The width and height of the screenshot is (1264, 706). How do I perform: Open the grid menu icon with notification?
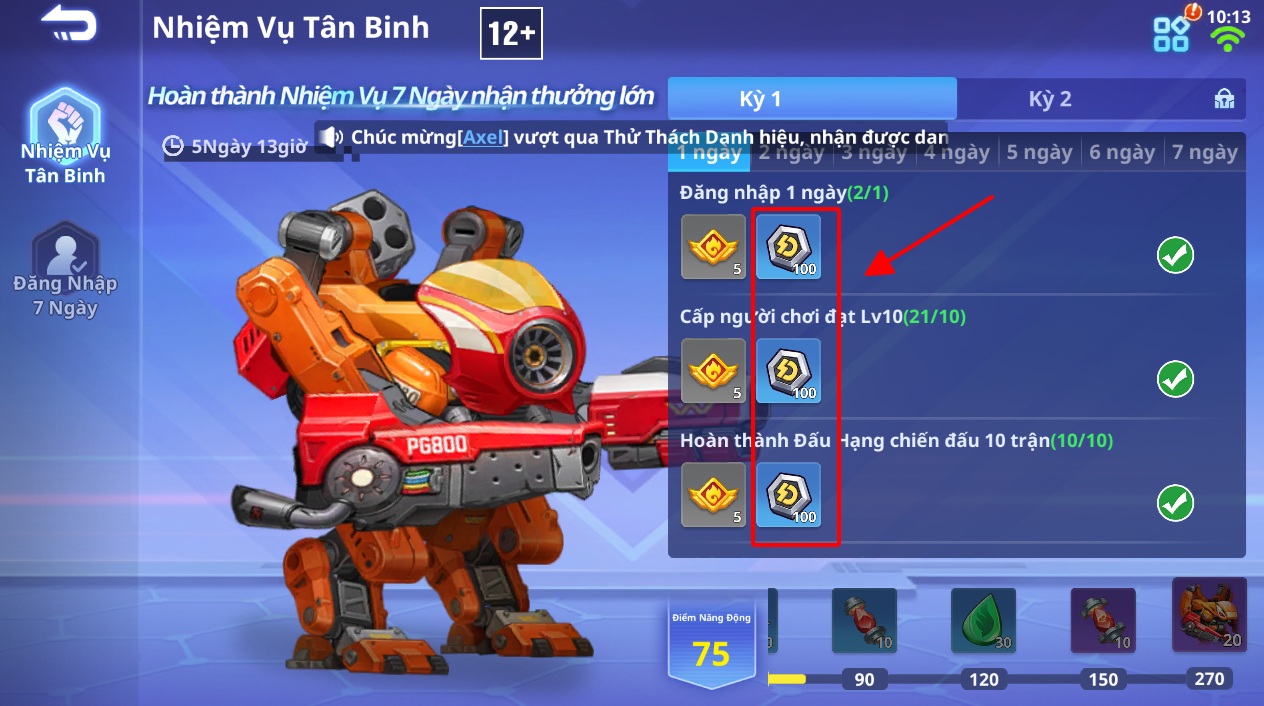1172,32
